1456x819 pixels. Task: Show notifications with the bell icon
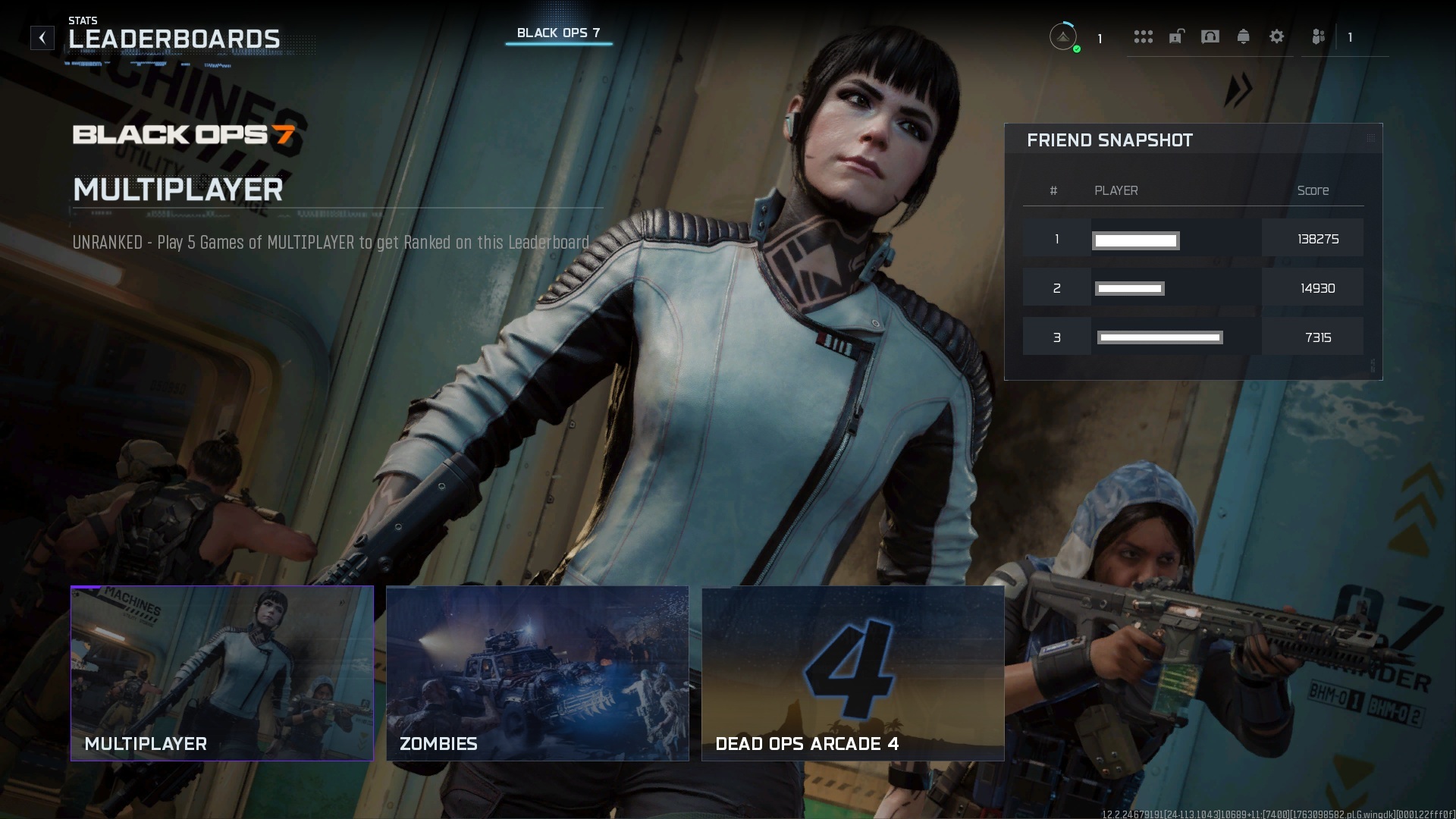[1243, 36]
